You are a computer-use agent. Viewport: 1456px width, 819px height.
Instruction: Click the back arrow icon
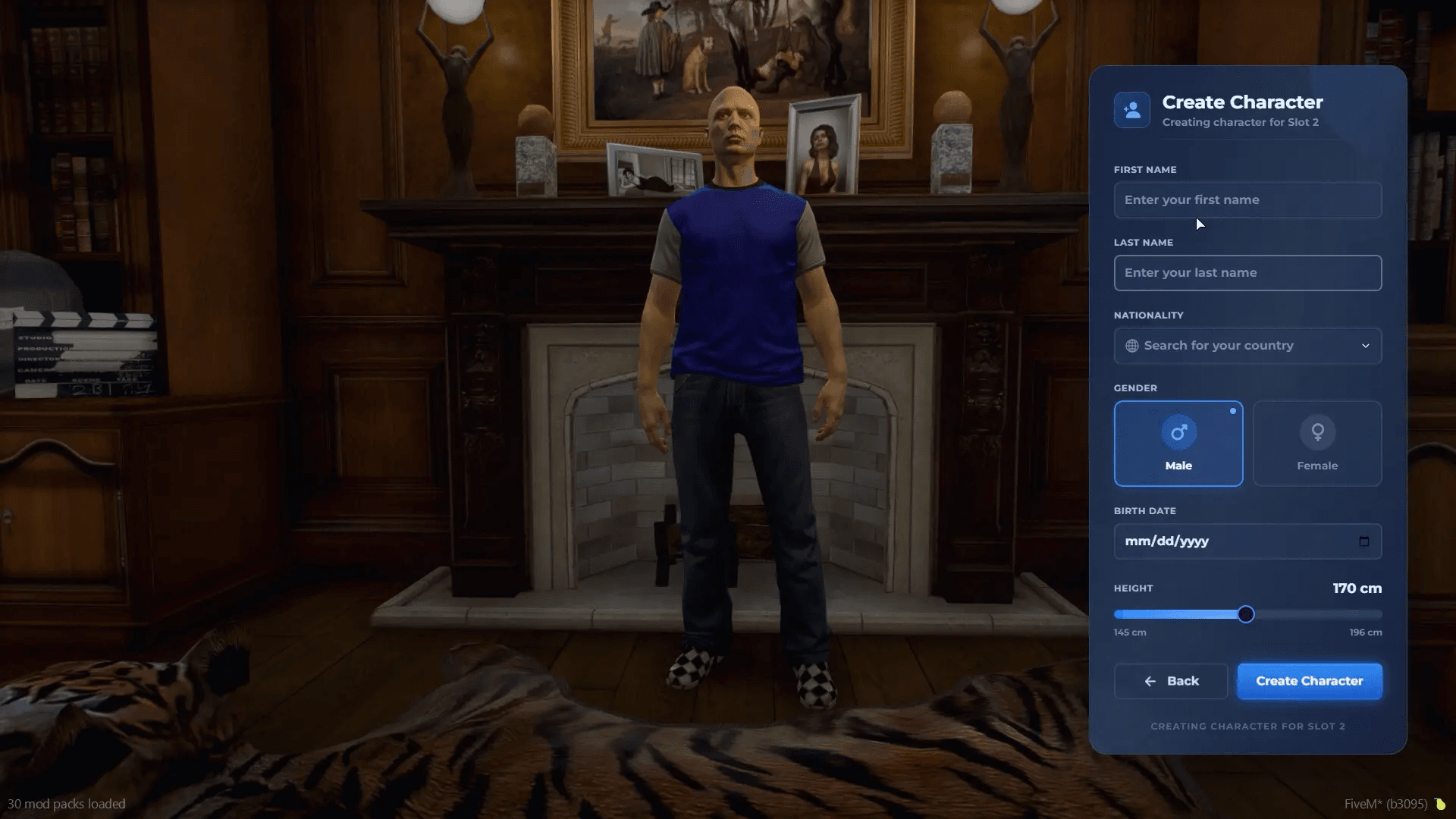click(1149, 681)
